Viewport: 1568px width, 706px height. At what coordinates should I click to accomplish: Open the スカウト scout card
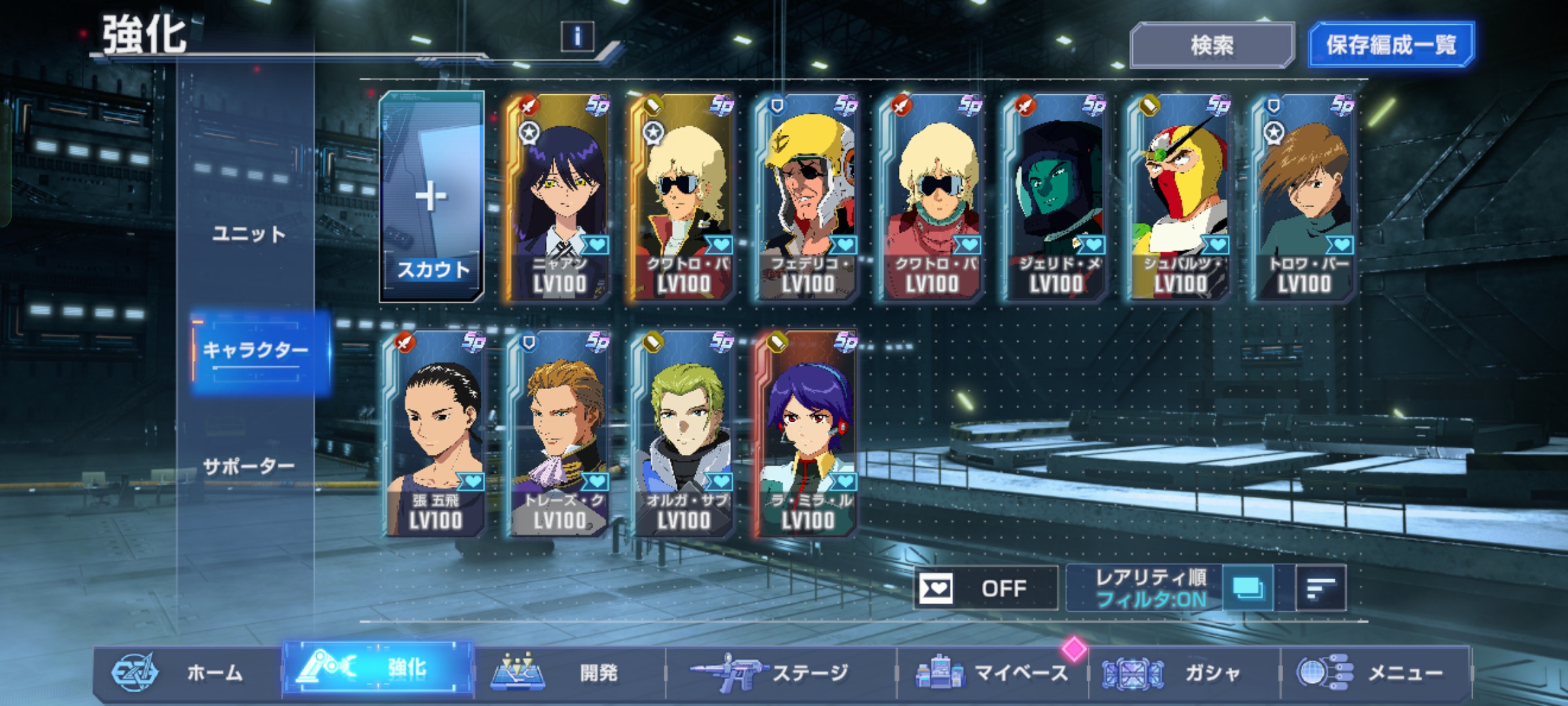(432, 197)
